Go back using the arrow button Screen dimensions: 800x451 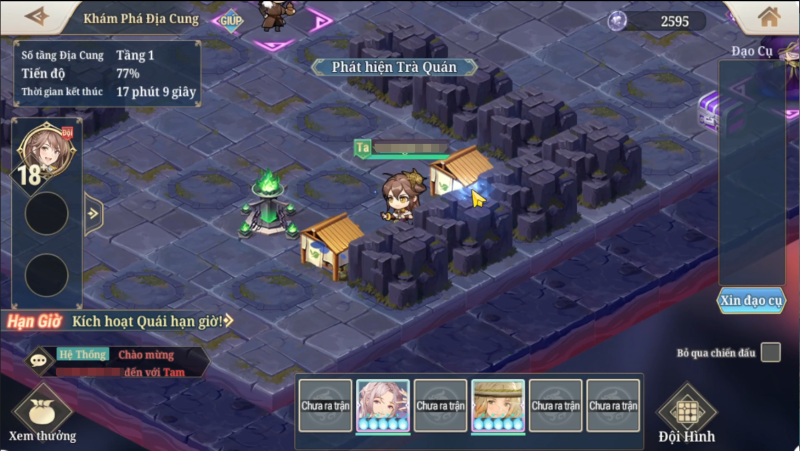[x=37, y=17]
